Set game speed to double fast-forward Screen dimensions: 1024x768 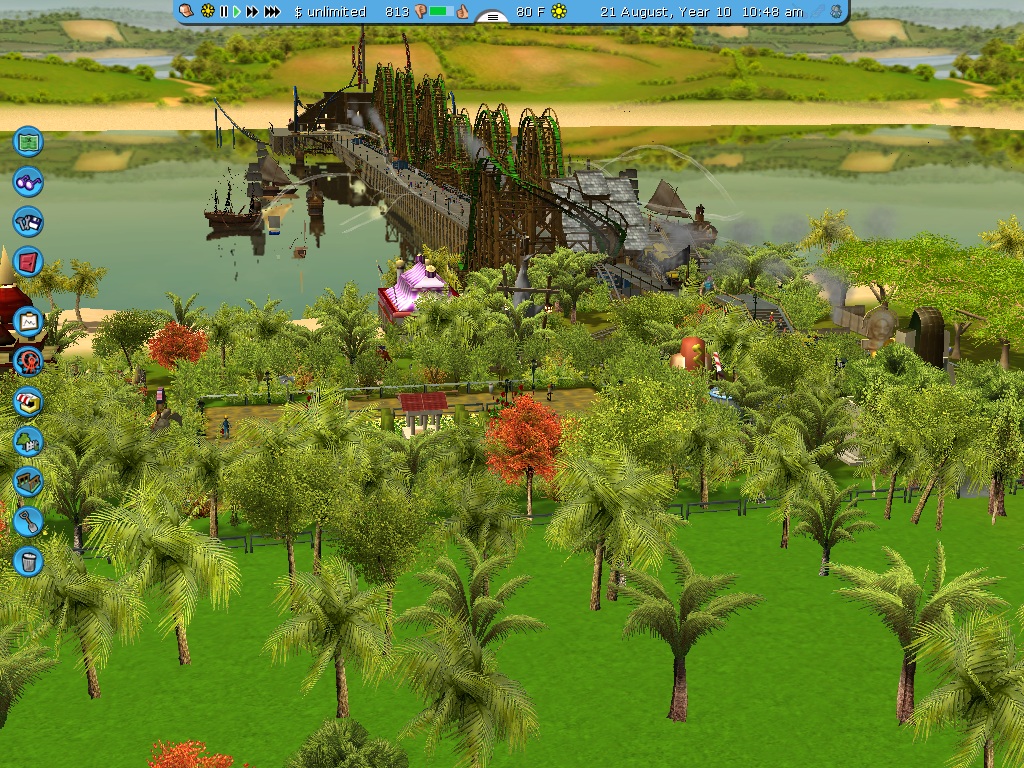[252, 12]
